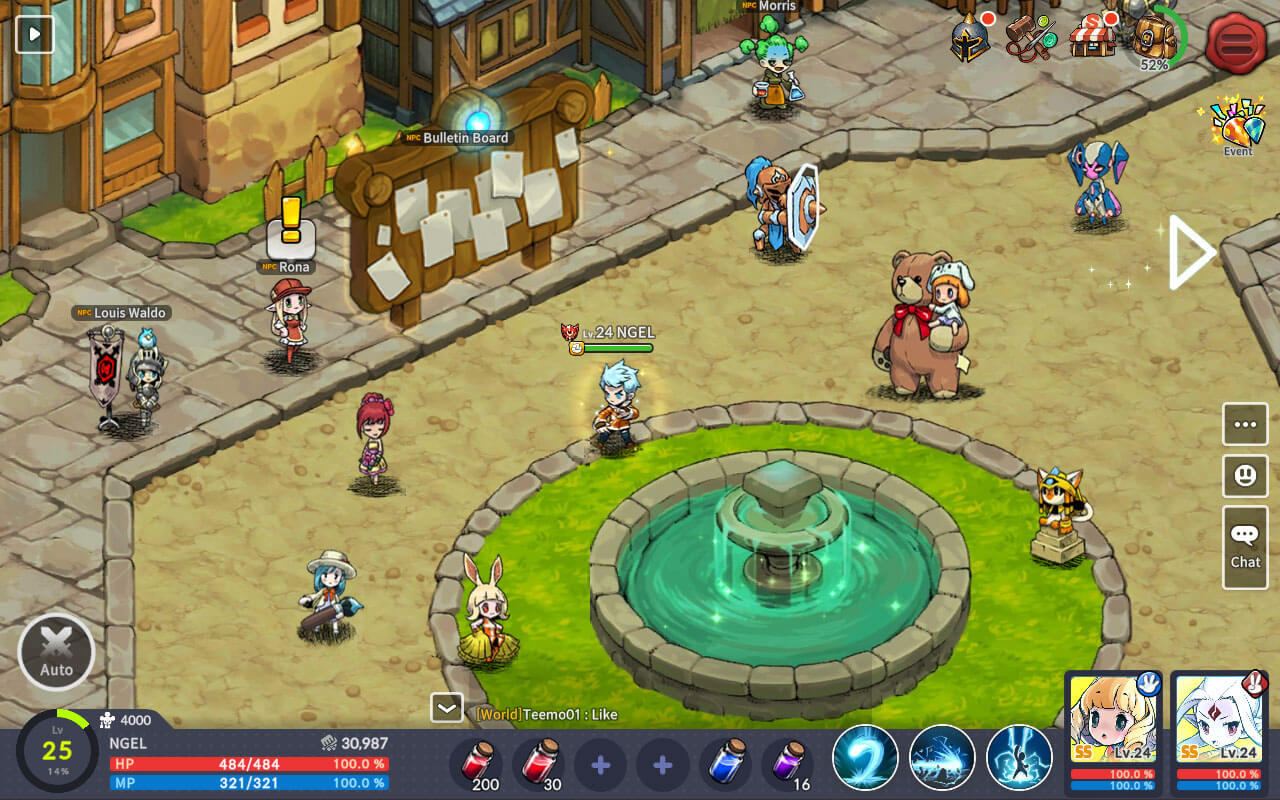
Task: Use the red potion with 200 count
Action: (477, 762)
